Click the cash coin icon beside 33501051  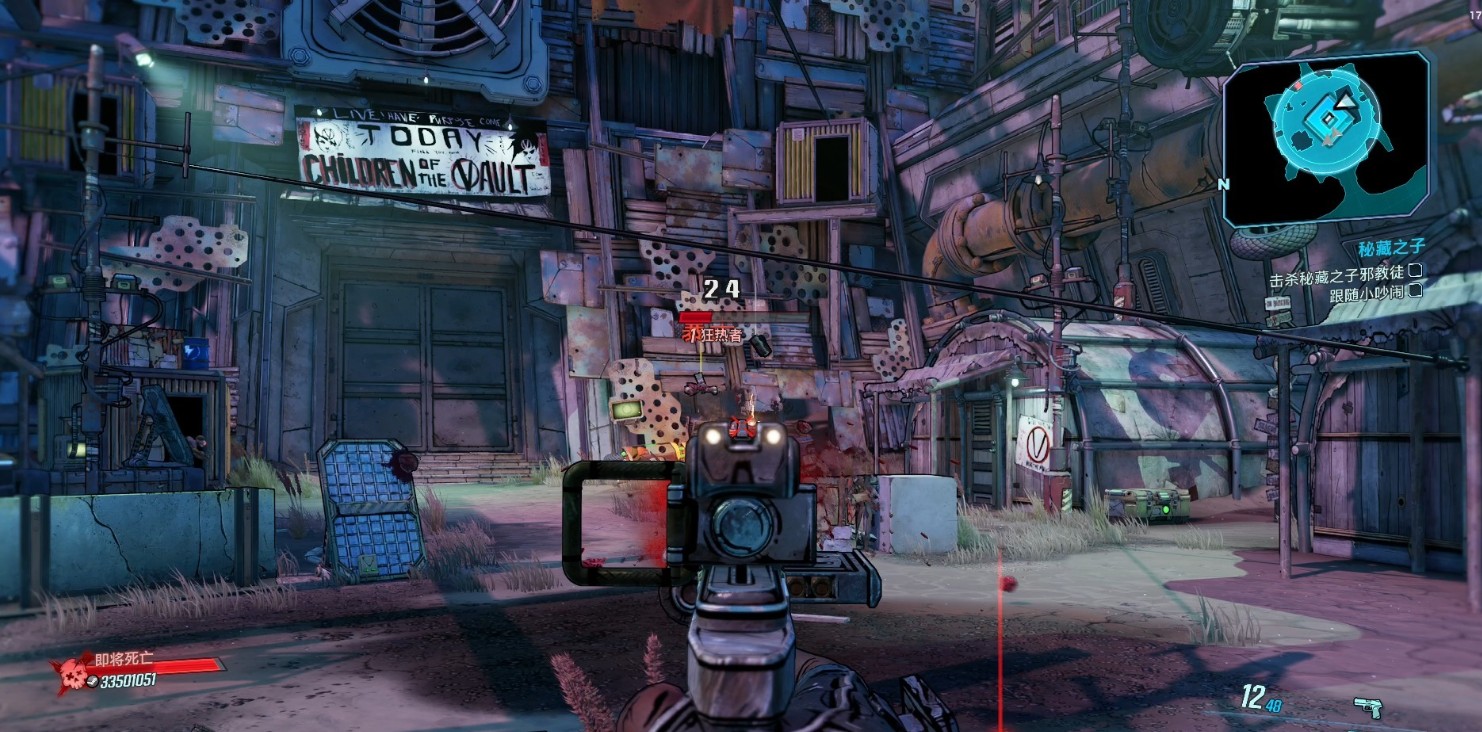click(93, 680)
